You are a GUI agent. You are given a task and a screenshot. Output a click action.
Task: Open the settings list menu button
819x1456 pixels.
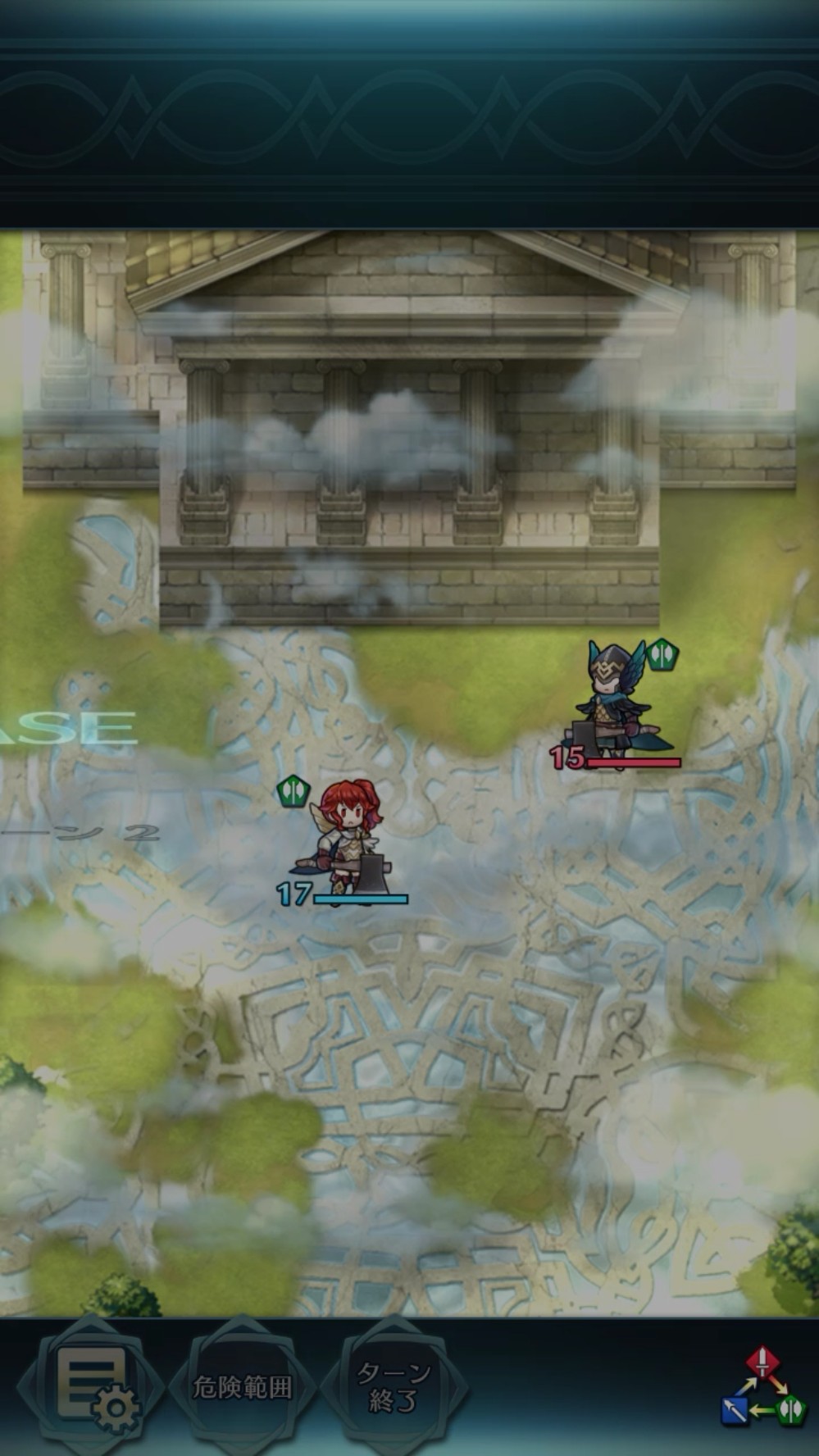92,1387
